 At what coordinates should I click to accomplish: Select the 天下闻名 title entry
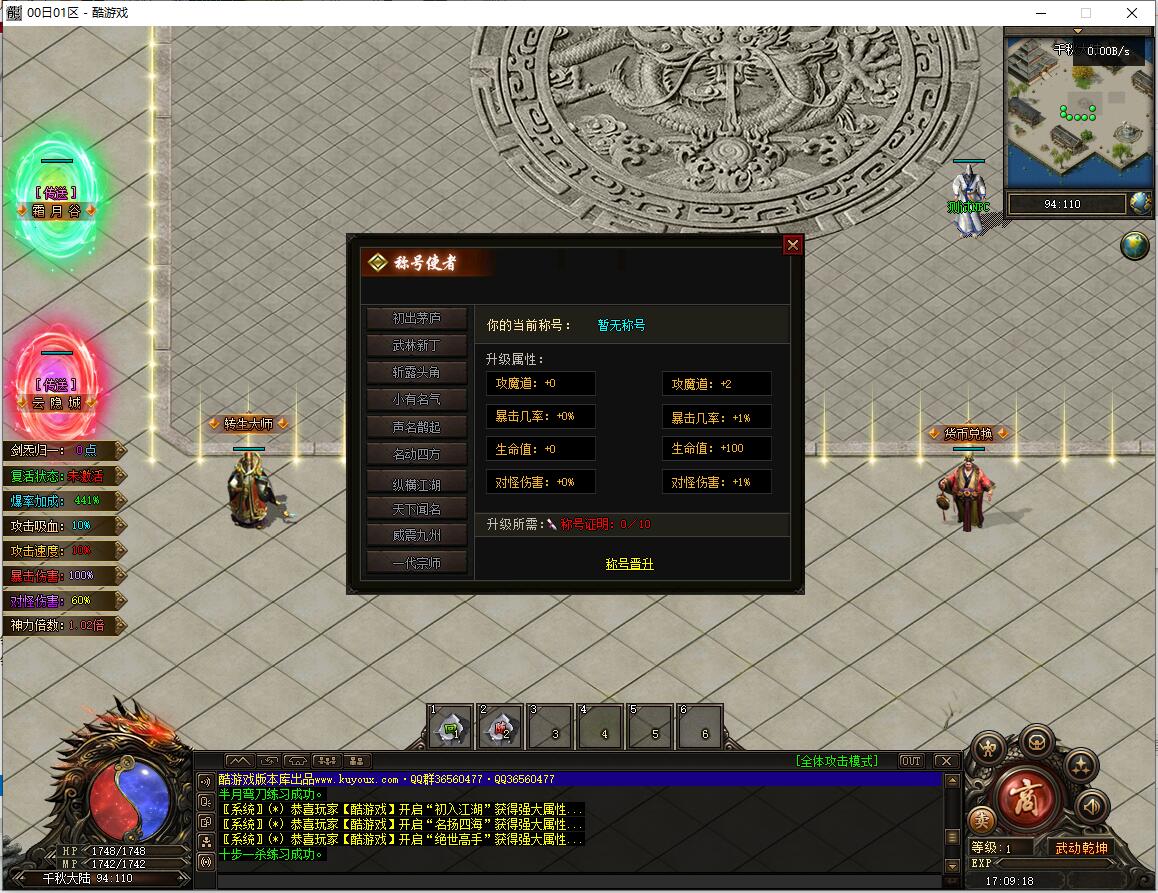417,509
